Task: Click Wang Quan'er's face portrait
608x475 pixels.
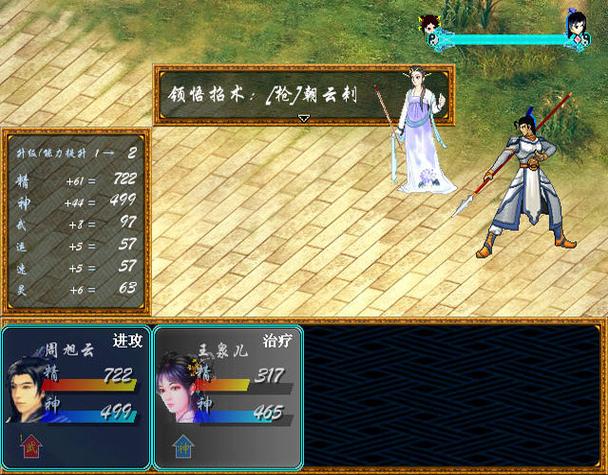Action: (x=180, y=392)
